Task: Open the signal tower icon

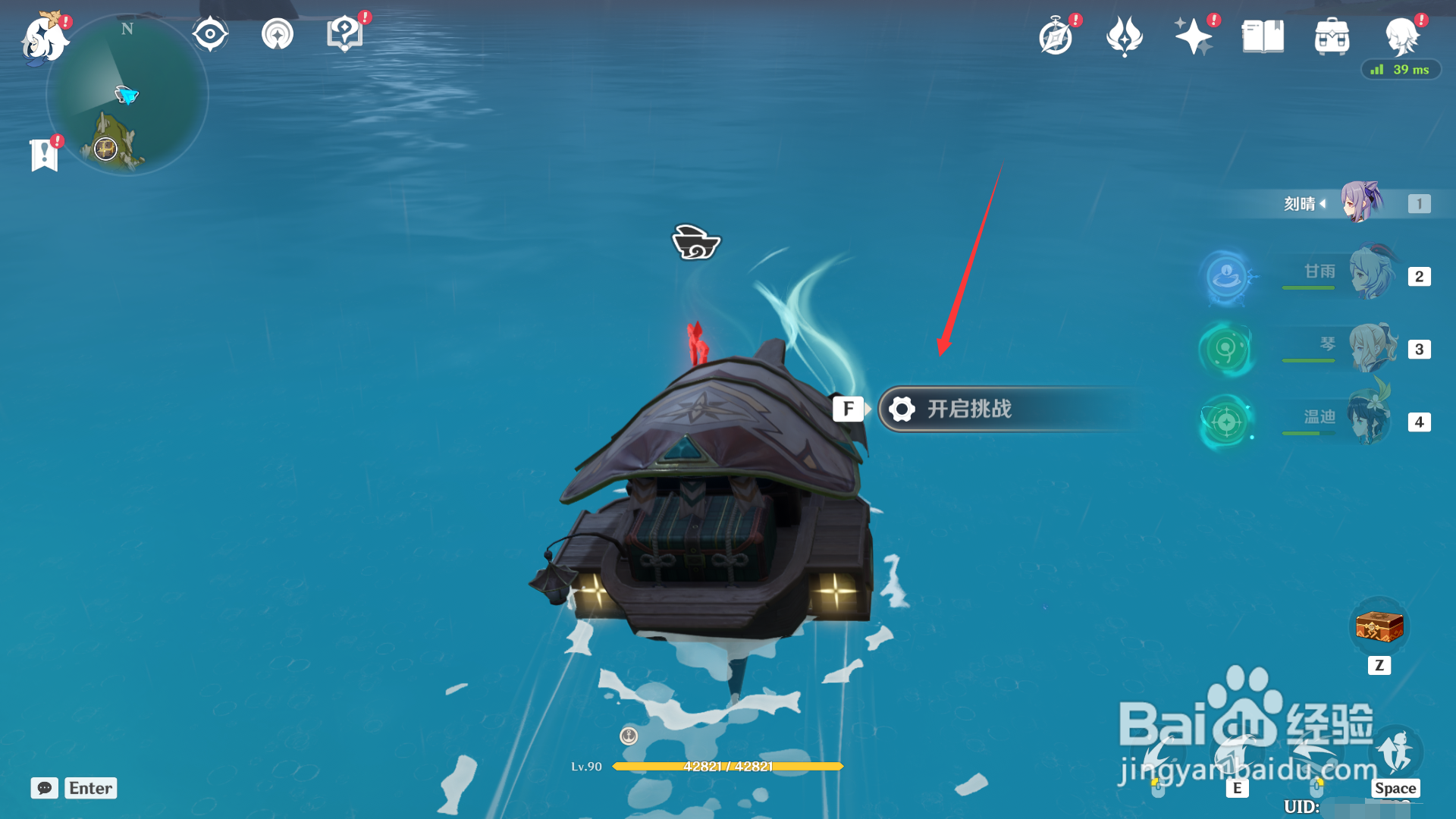Action: click(278, 34)
